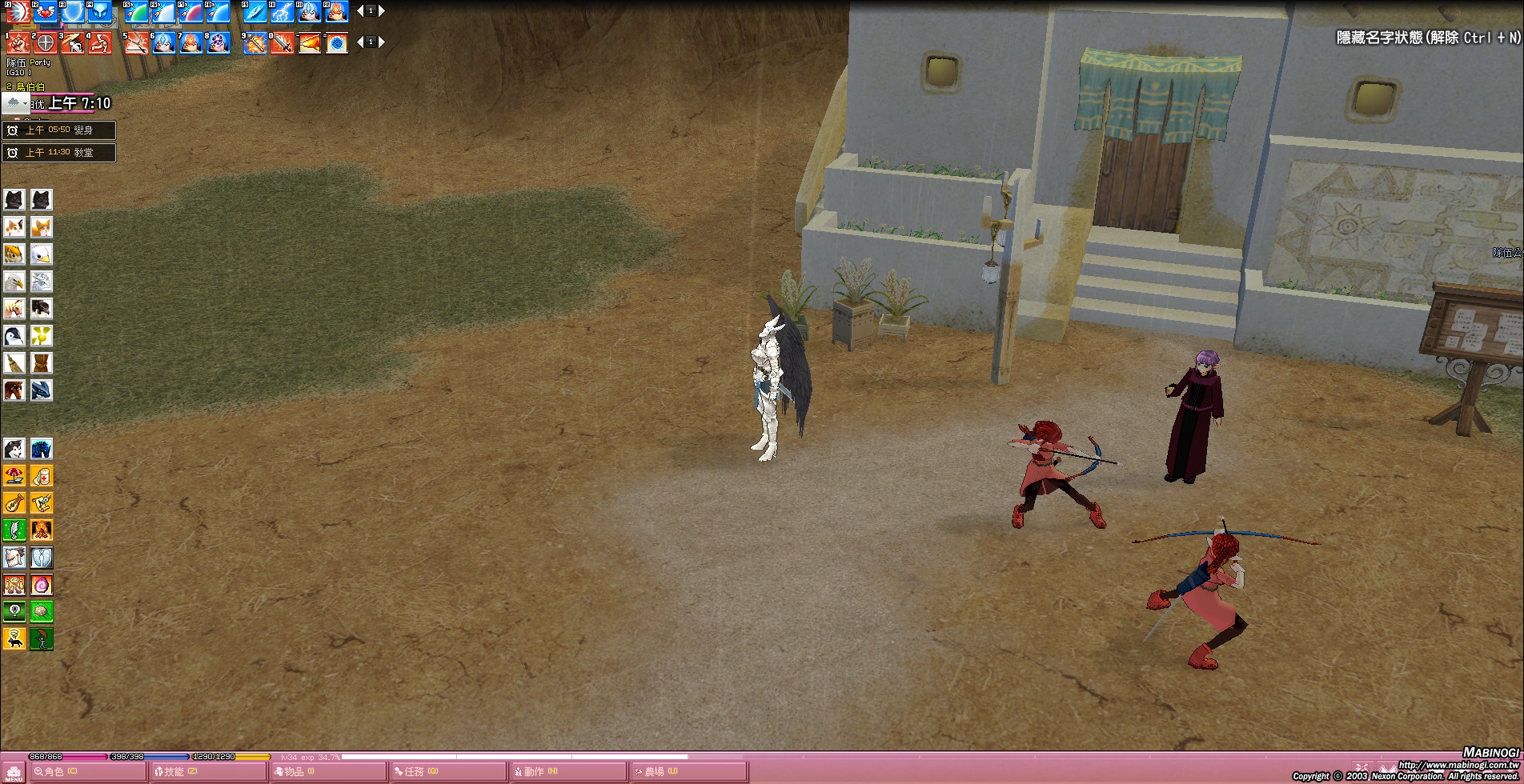Open the 動作 actions window
The height and width of the screenshot is (784, 1524).
coord(568,772)
